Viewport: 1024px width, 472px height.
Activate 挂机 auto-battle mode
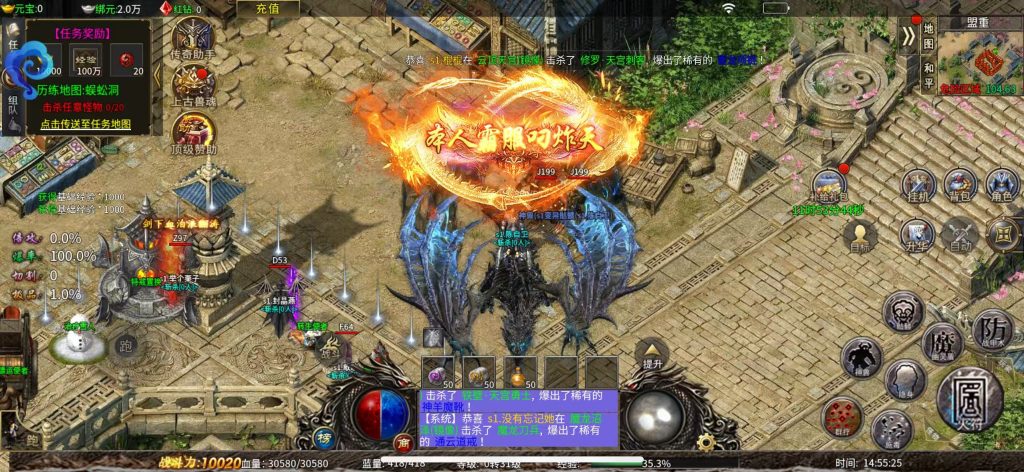(919, 187)
